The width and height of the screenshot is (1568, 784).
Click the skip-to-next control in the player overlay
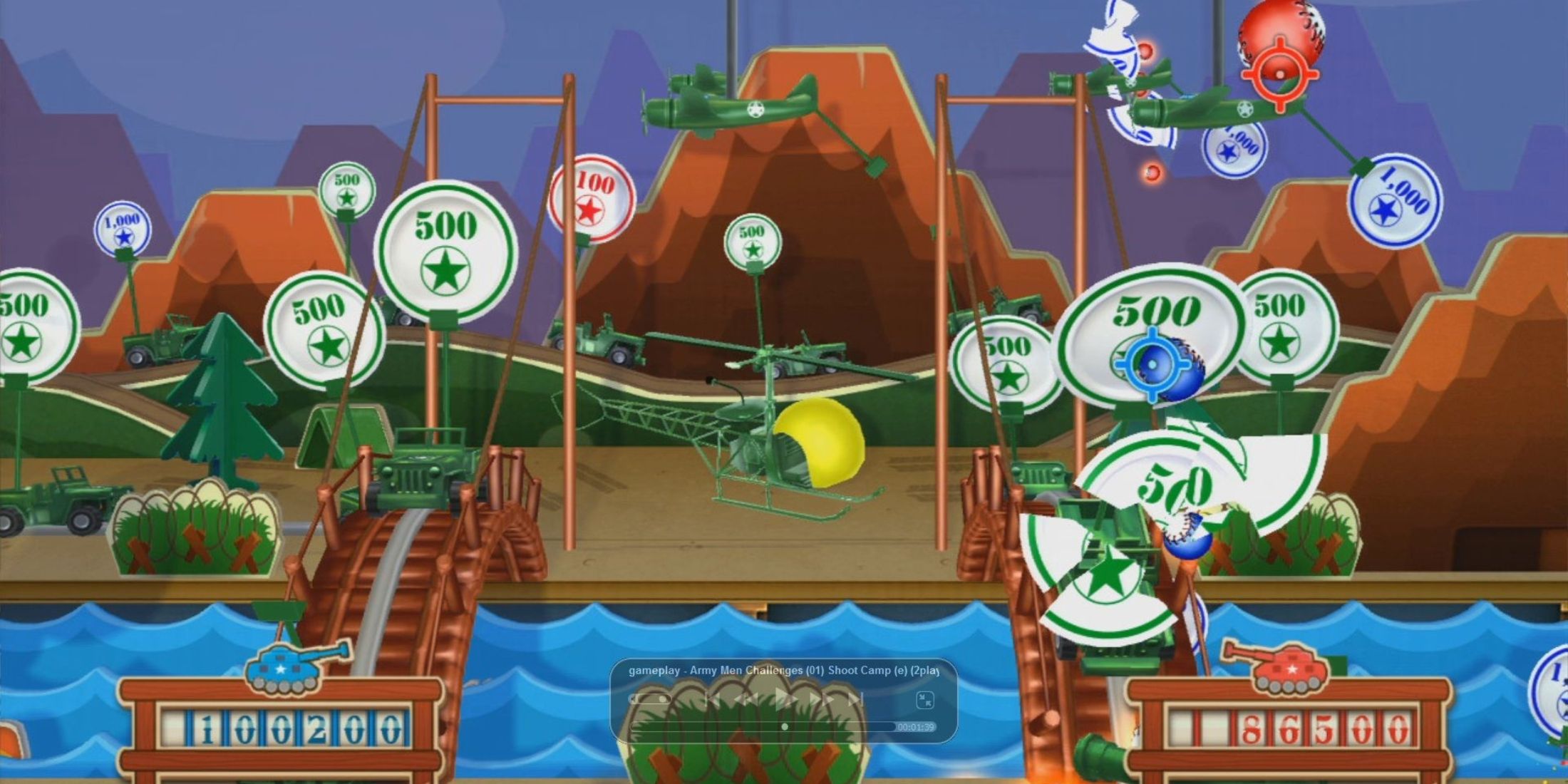(x=853, y=699)
